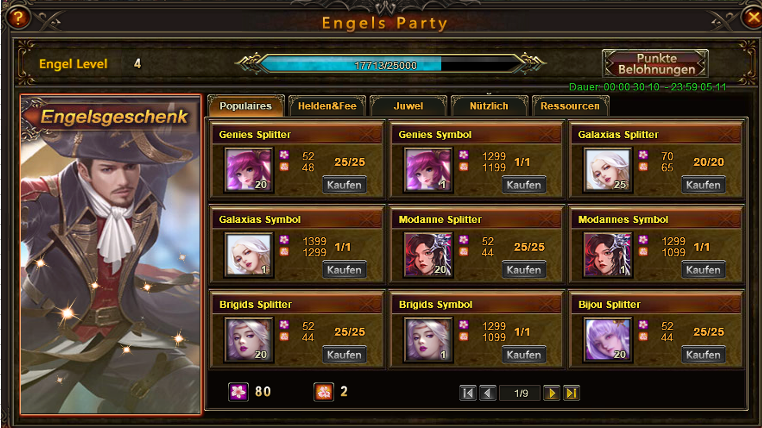Buy Bijou Splitter with Kaufen

click(703, 355)
